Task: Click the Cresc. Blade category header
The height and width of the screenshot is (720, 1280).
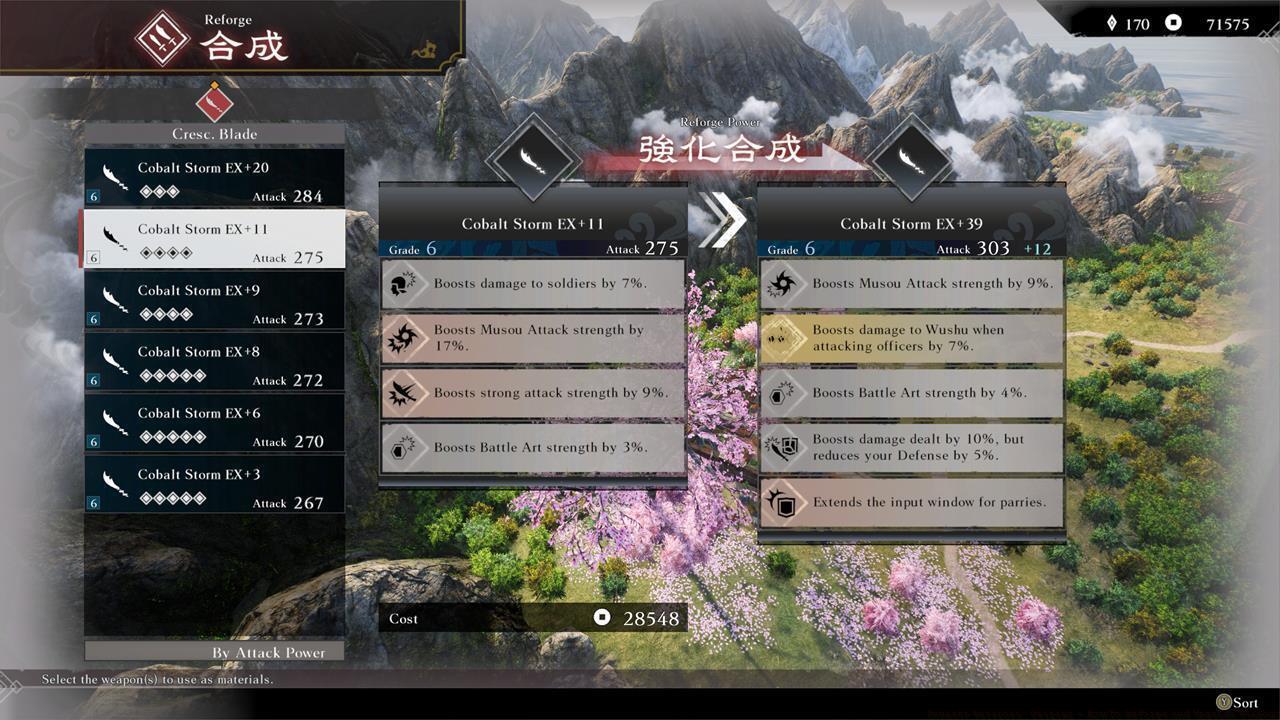Action: pyautogui.click(x=214, y=133)
